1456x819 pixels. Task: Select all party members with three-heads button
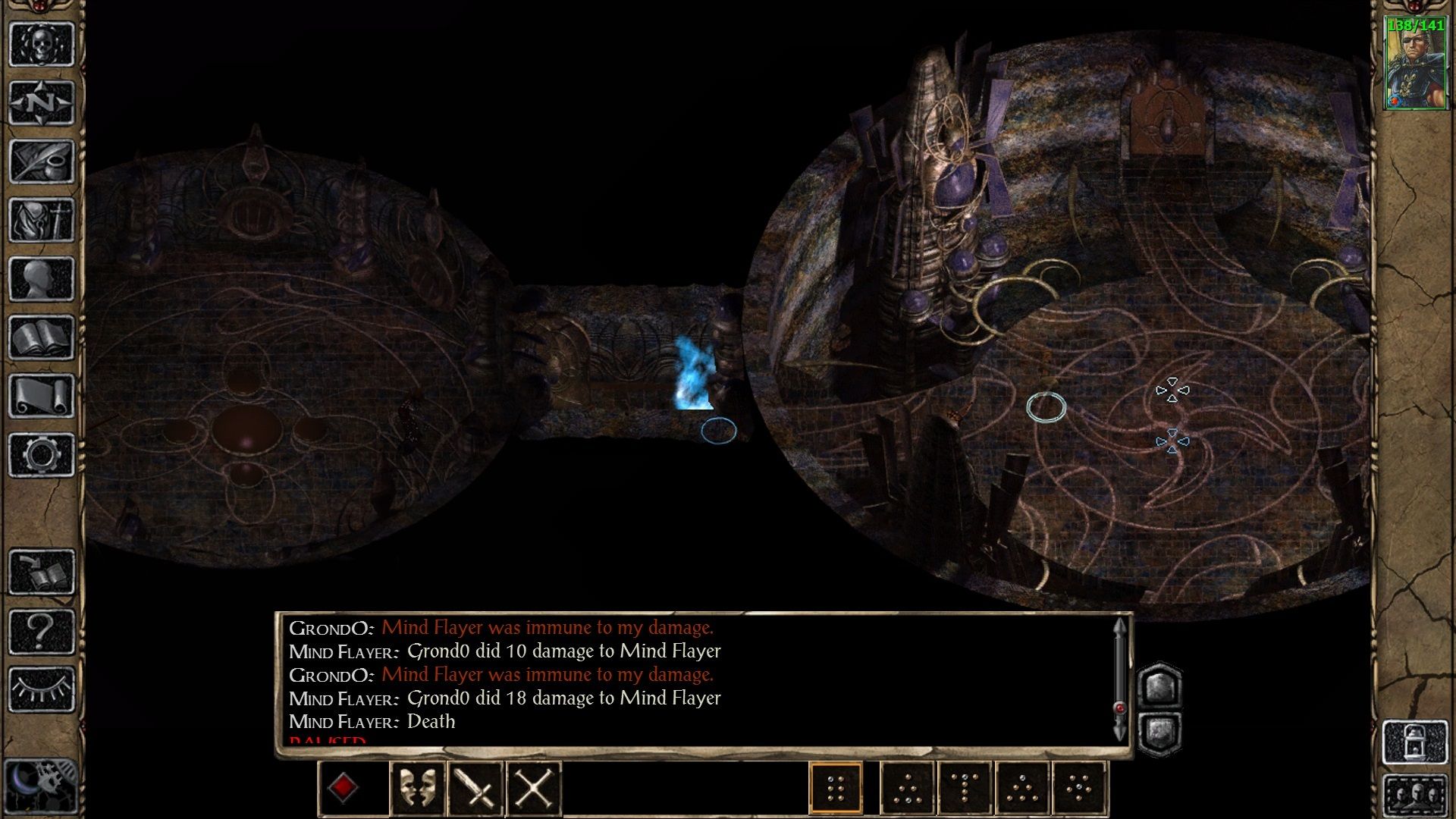[1415, 795]
